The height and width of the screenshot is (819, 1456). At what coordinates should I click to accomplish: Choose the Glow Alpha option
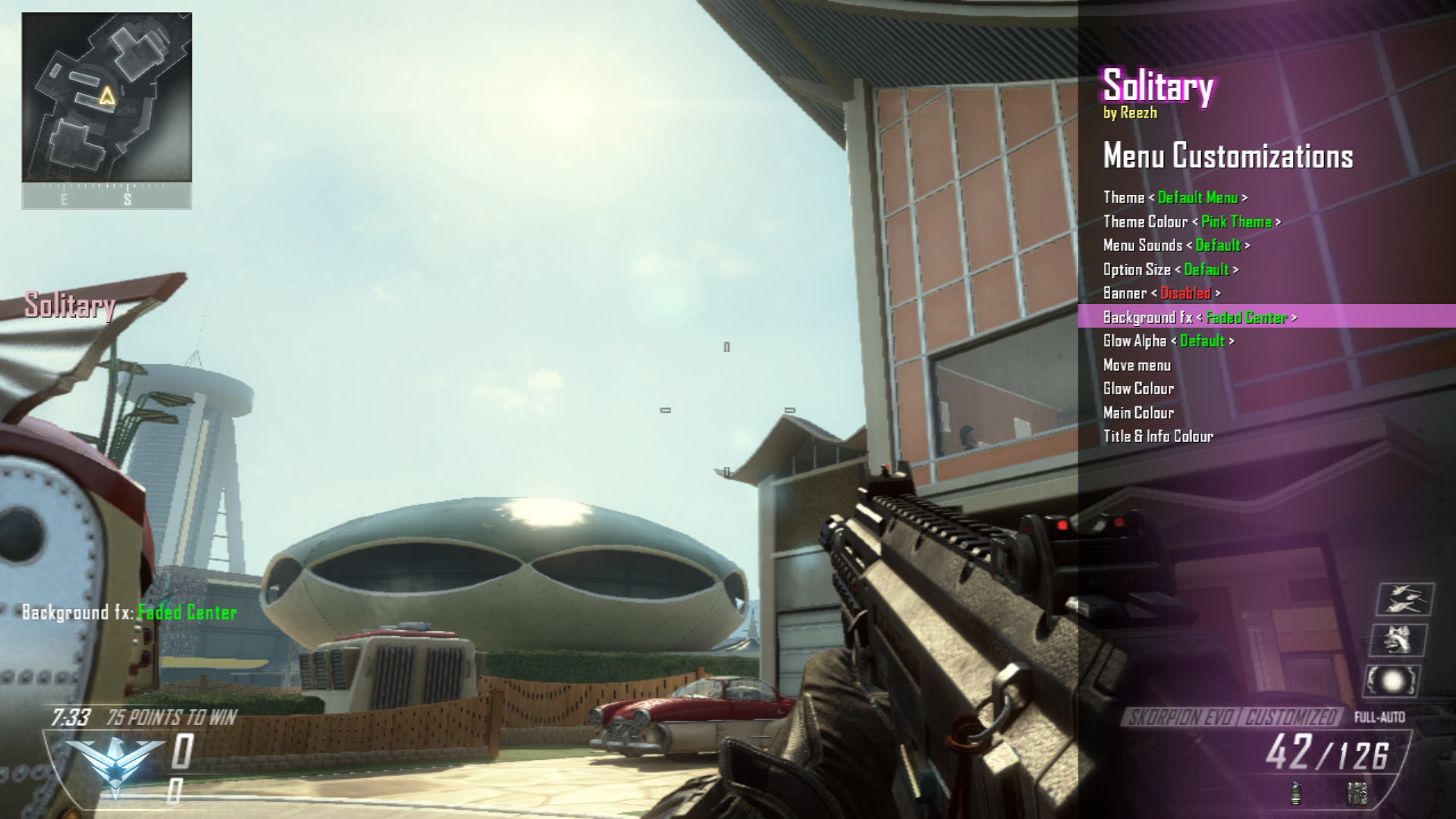(x=1168, y=341)
